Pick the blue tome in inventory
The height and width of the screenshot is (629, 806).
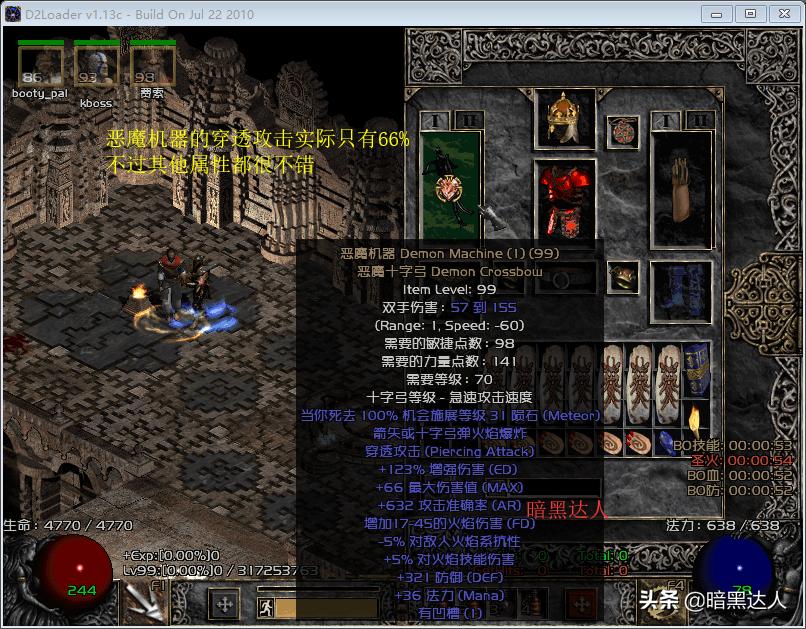click(x=696, y=369)
